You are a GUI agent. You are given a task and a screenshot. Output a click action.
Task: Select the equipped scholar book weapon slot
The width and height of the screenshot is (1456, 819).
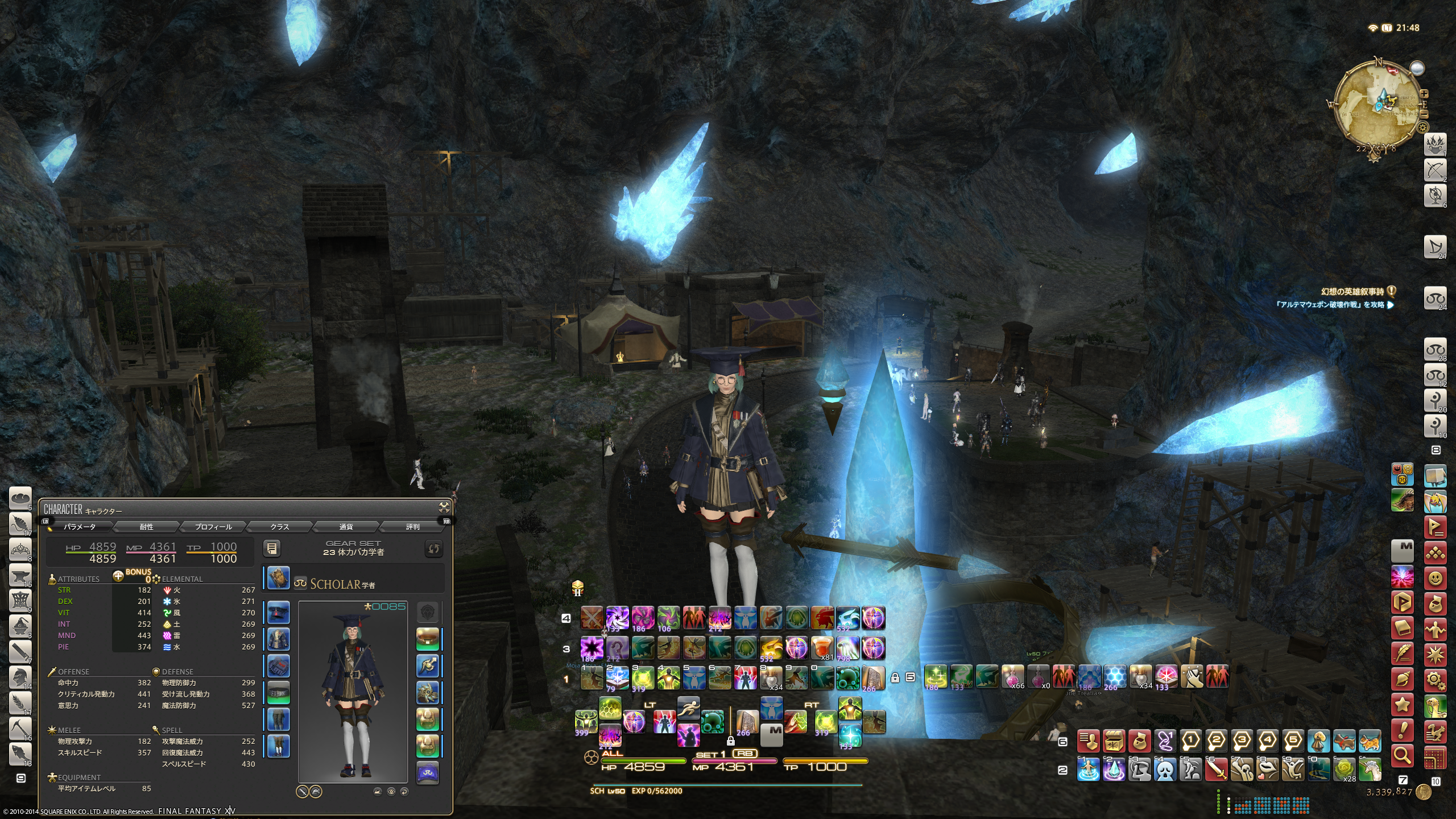278,578
